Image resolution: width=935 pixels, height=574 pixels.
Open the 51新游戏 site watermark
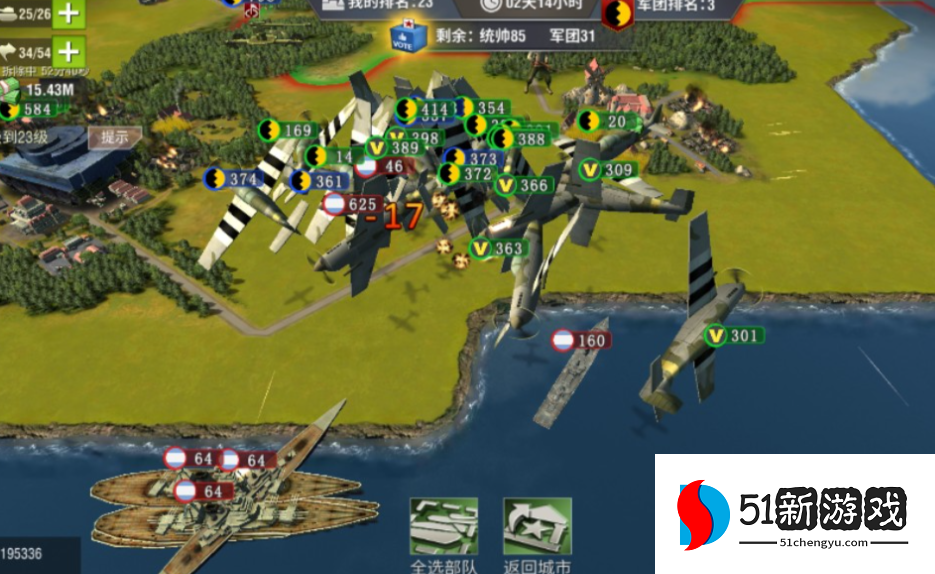[794, 515]
